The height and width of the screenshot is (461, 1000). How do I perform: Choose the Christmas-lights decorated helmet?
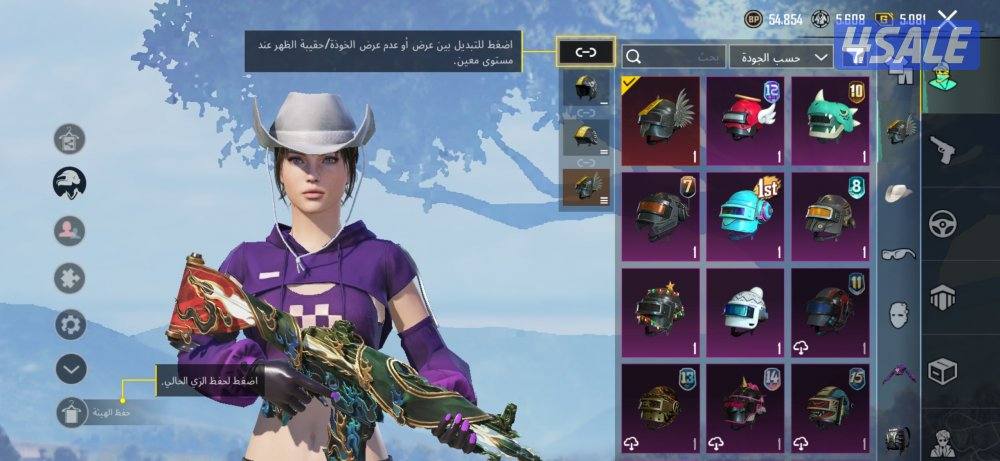tap(661, 311)
